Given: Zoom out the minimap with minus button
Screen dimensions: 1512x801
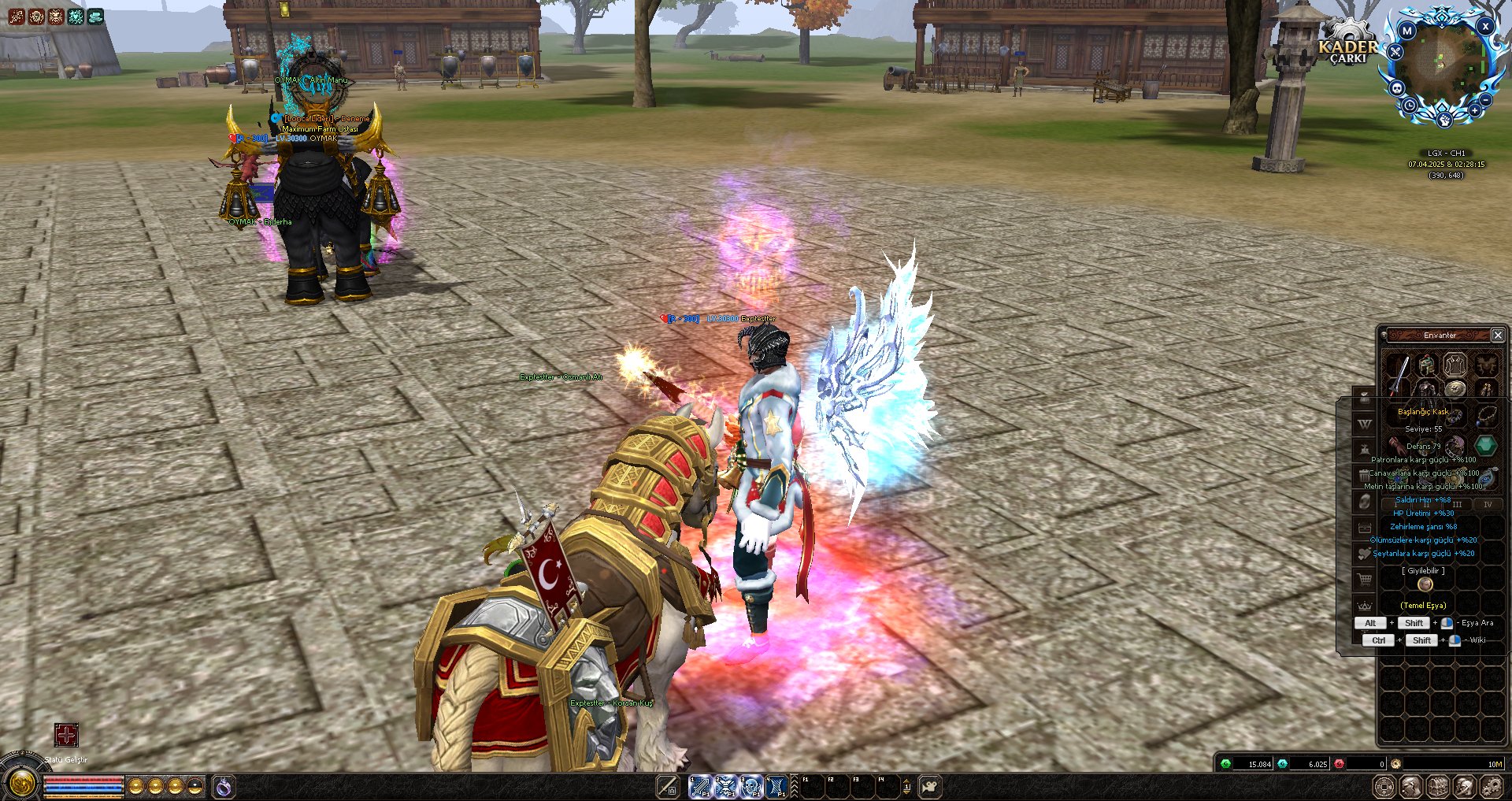Looking at the screenshot, I should [1484, 100].
